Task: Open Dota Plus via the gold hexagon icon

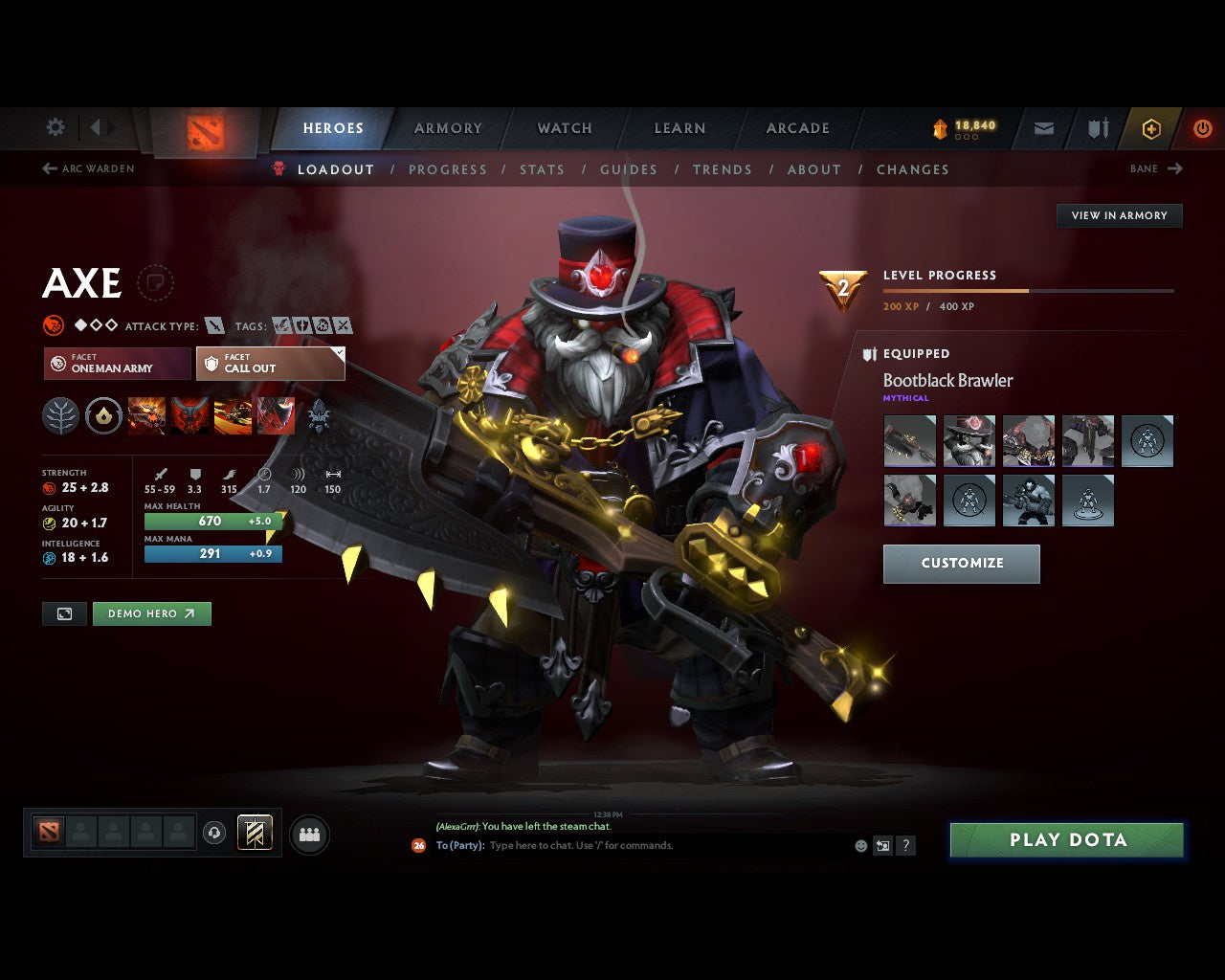Action: tap(1151, 128)
